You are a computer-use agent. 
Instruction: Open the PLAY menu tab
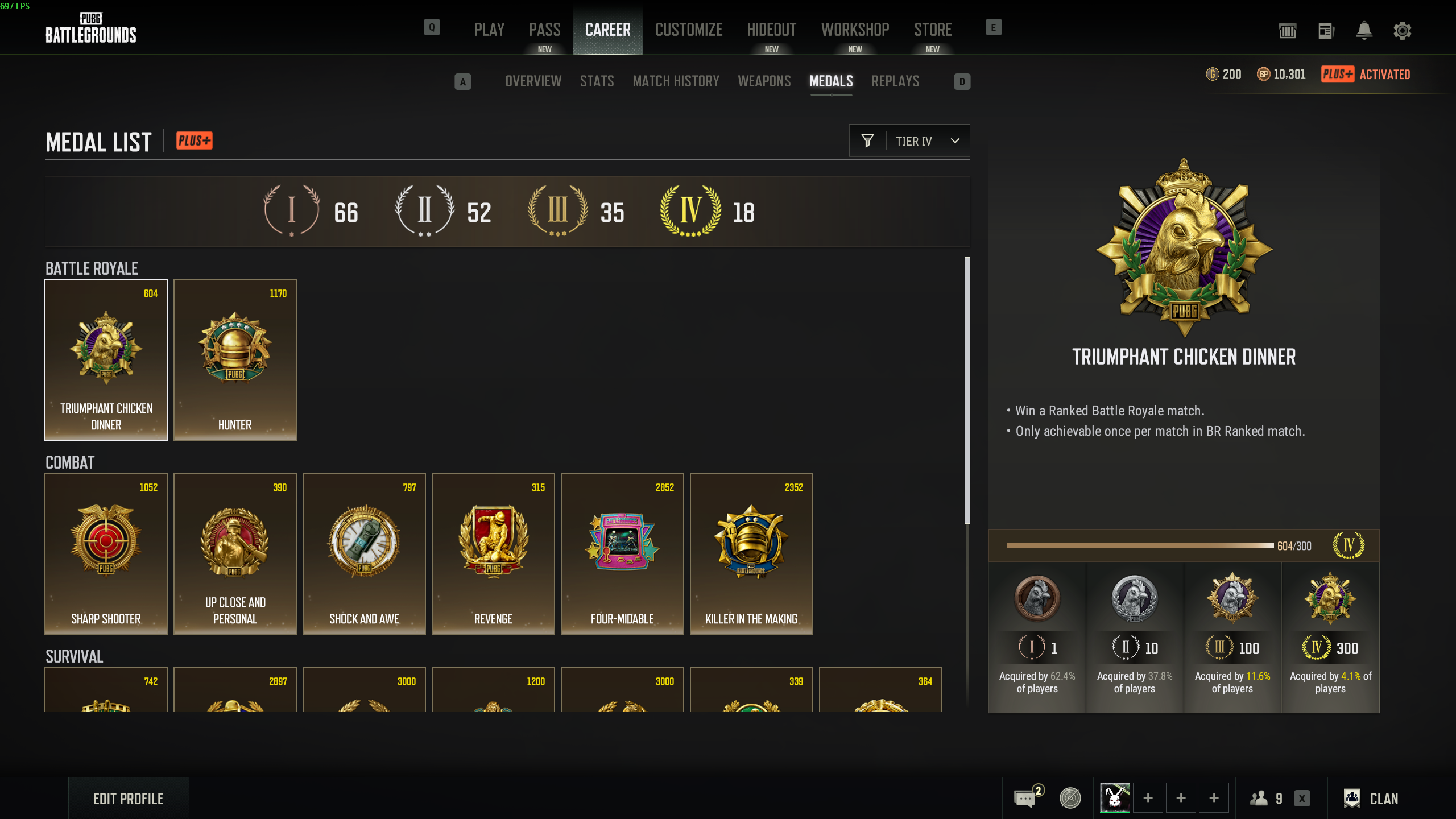[489, 30]
